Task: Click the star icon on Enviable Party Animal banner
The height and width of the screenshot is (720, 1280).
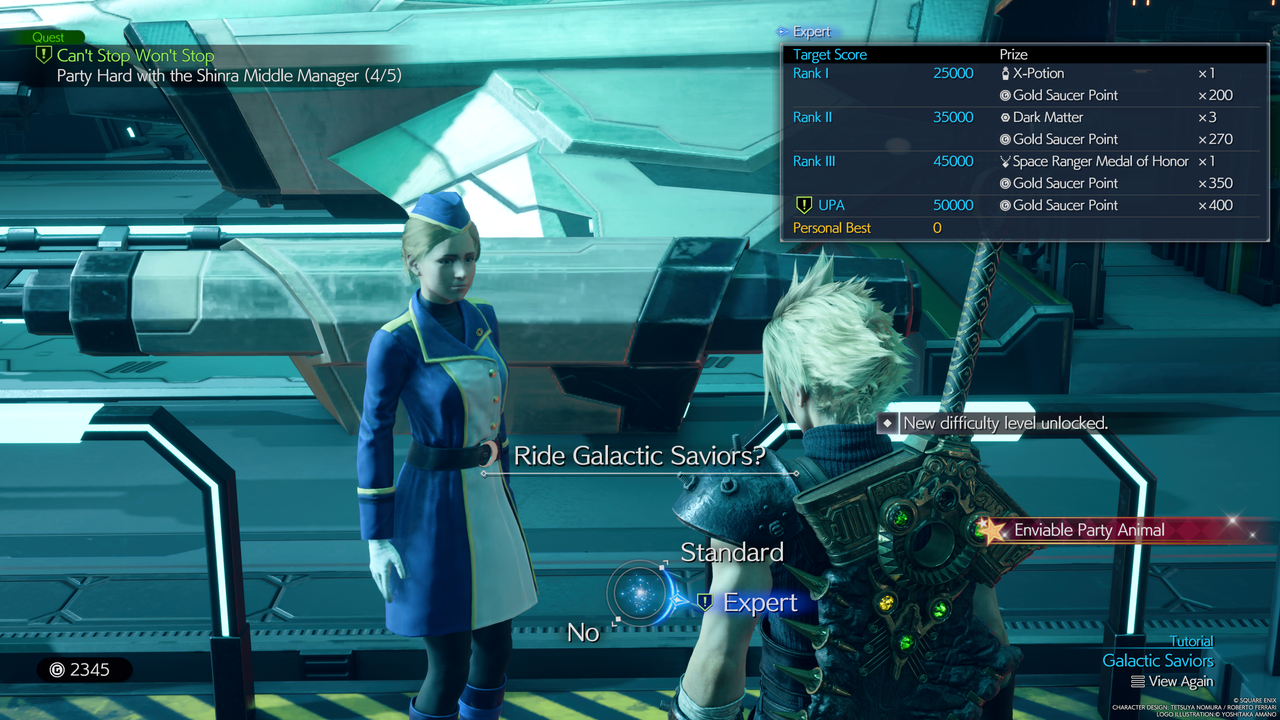Action: point(992,530)
